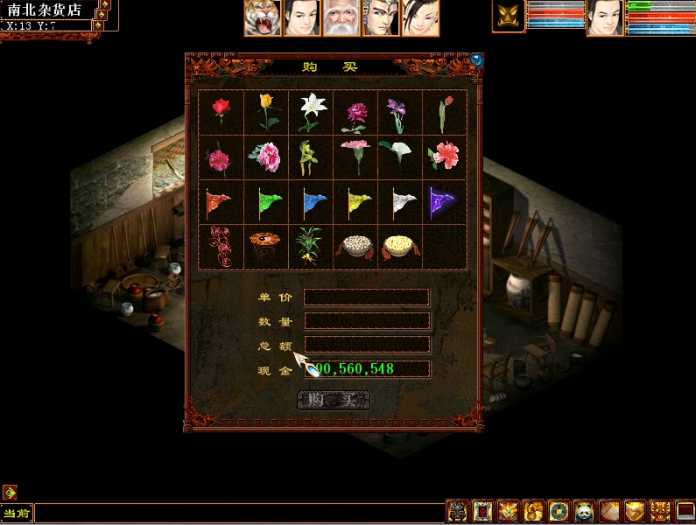
Task: Select the yellow flag item
Action: point(355,202)
